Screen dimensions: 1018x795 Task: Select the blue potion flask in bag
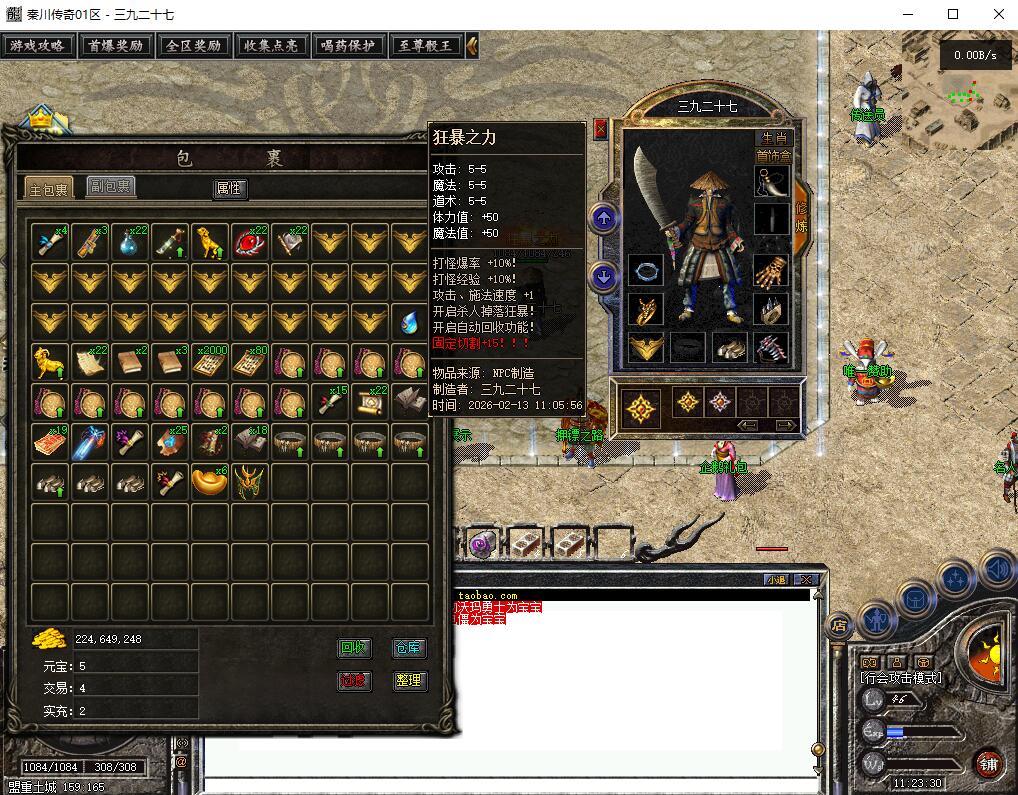tap(130, 242)
